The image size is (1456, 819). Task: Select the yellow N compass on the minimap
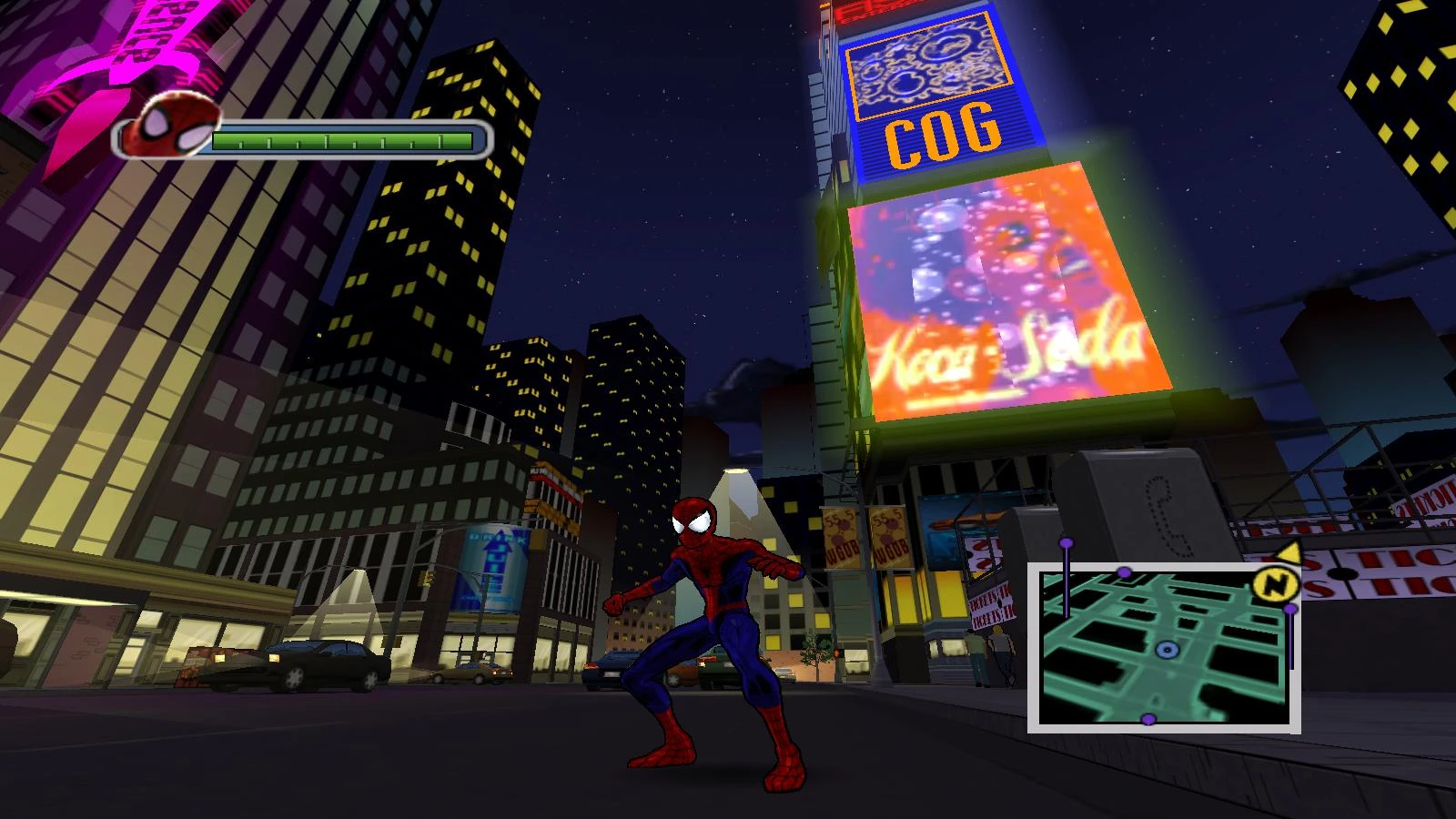(x=1277, y=585)
